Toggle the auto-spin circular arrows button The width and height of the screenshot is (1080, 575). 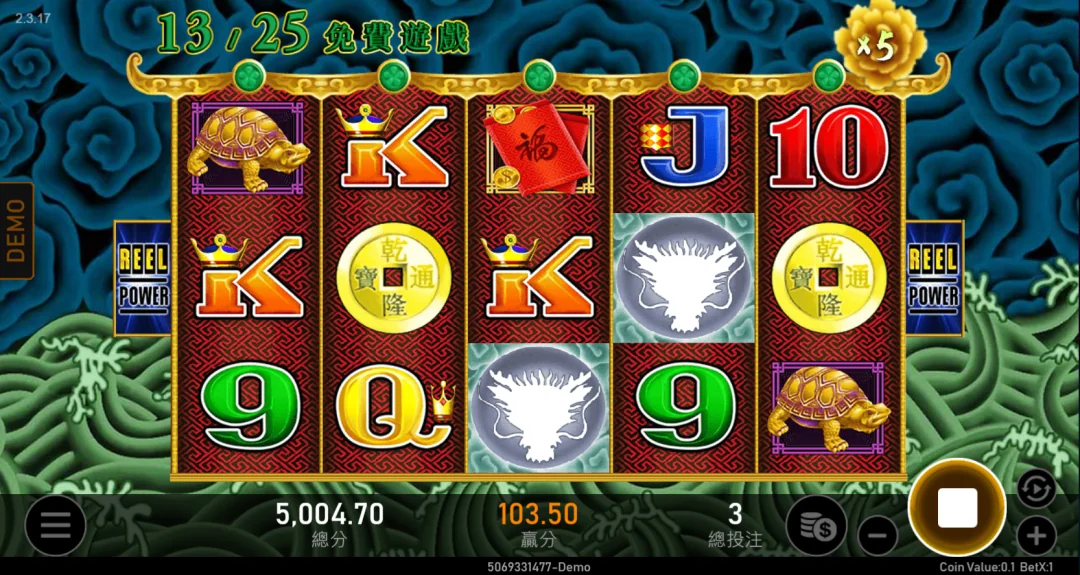click(x=1037, y=489)
